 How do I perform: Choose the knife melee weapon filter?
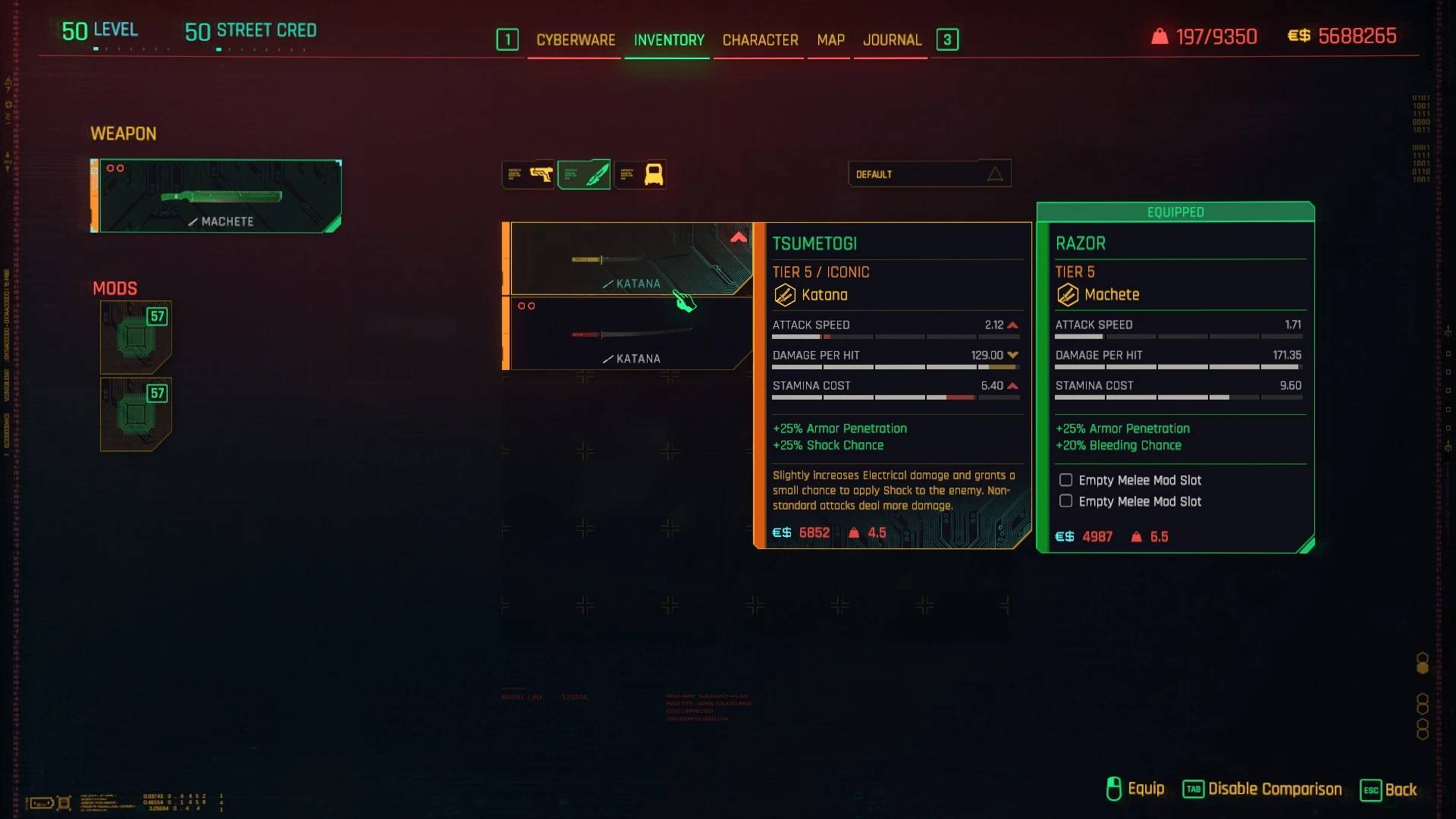coord(585,175)
